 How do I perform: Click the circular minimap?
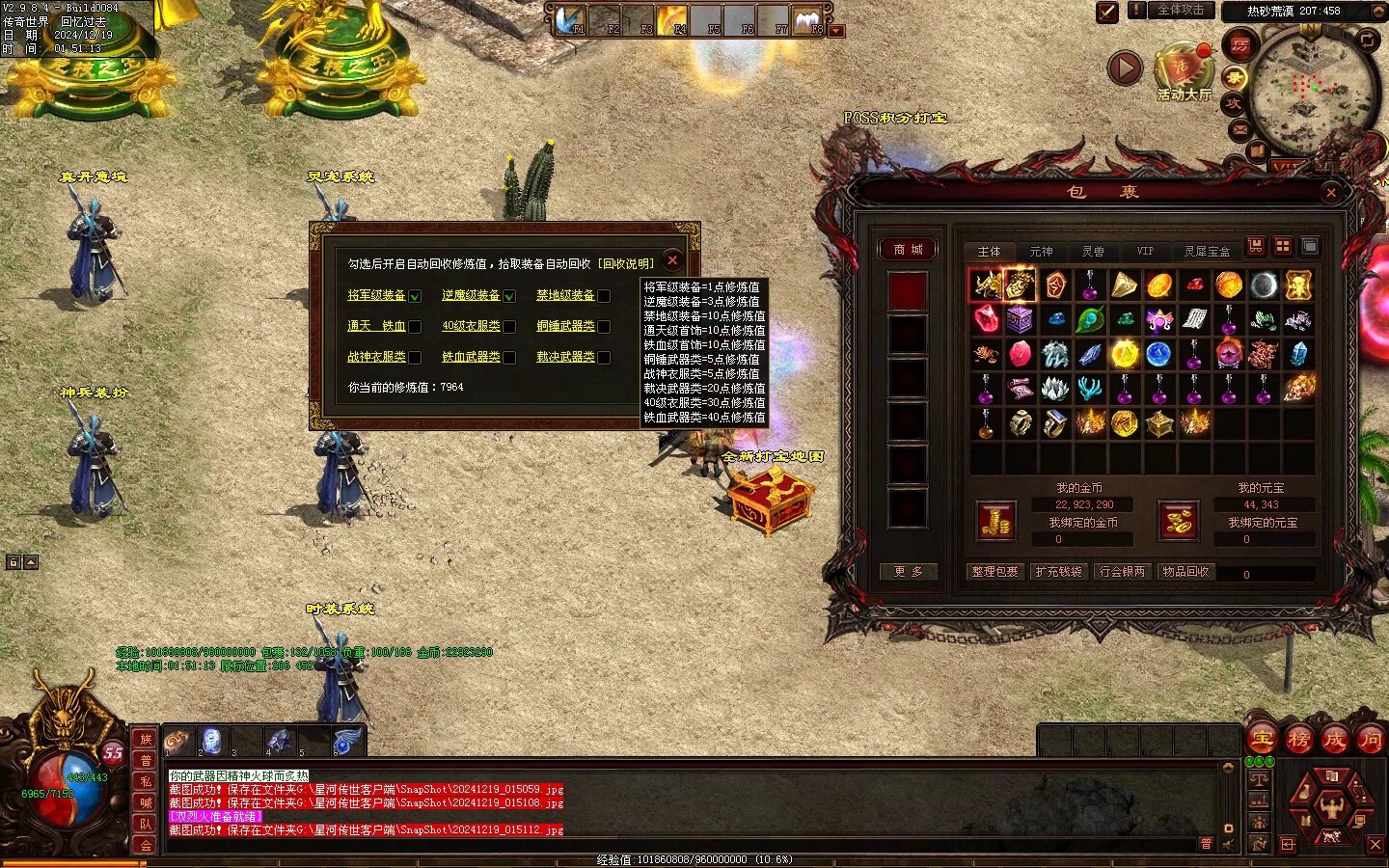[1312, 89]
